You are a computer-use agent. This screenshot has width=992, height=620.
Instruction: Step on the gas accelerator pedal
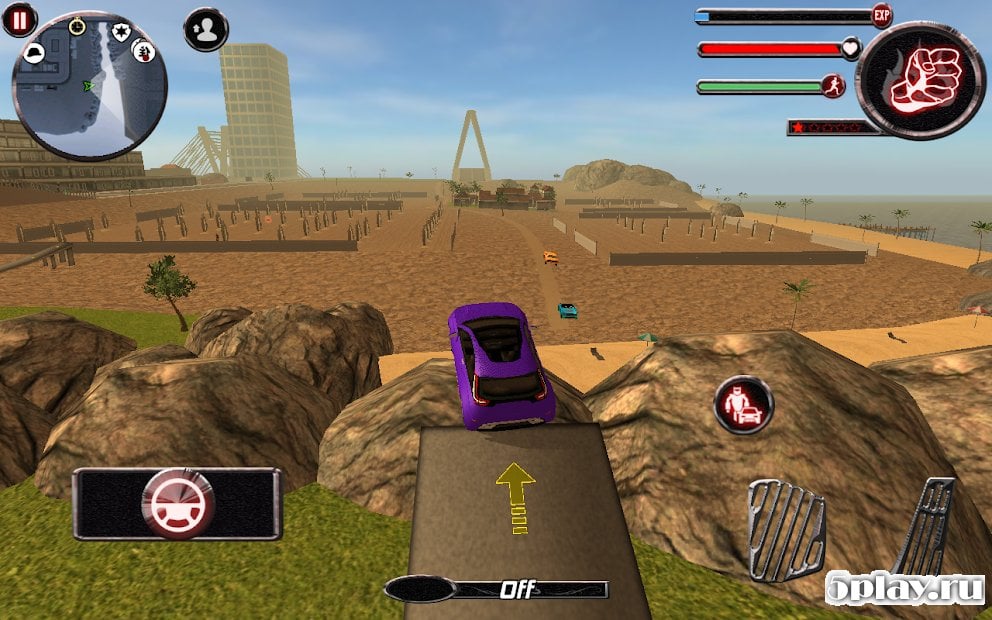tap(926, 529)
